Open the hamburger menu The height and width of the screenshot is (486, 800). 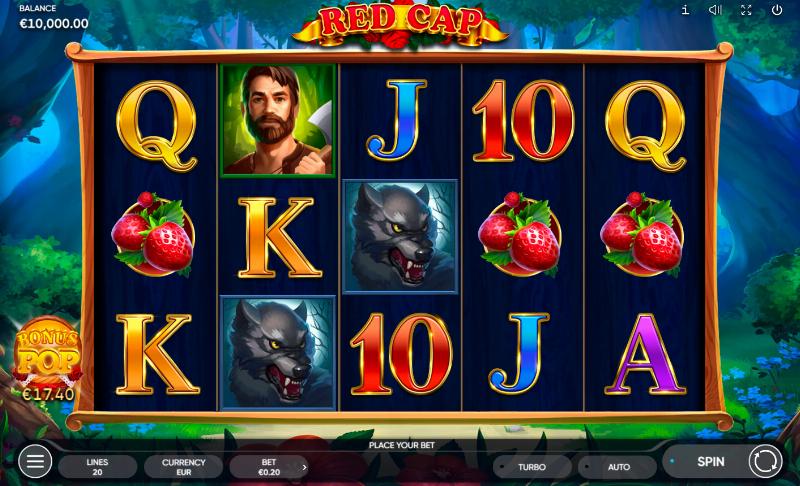(x=34, y=462)
